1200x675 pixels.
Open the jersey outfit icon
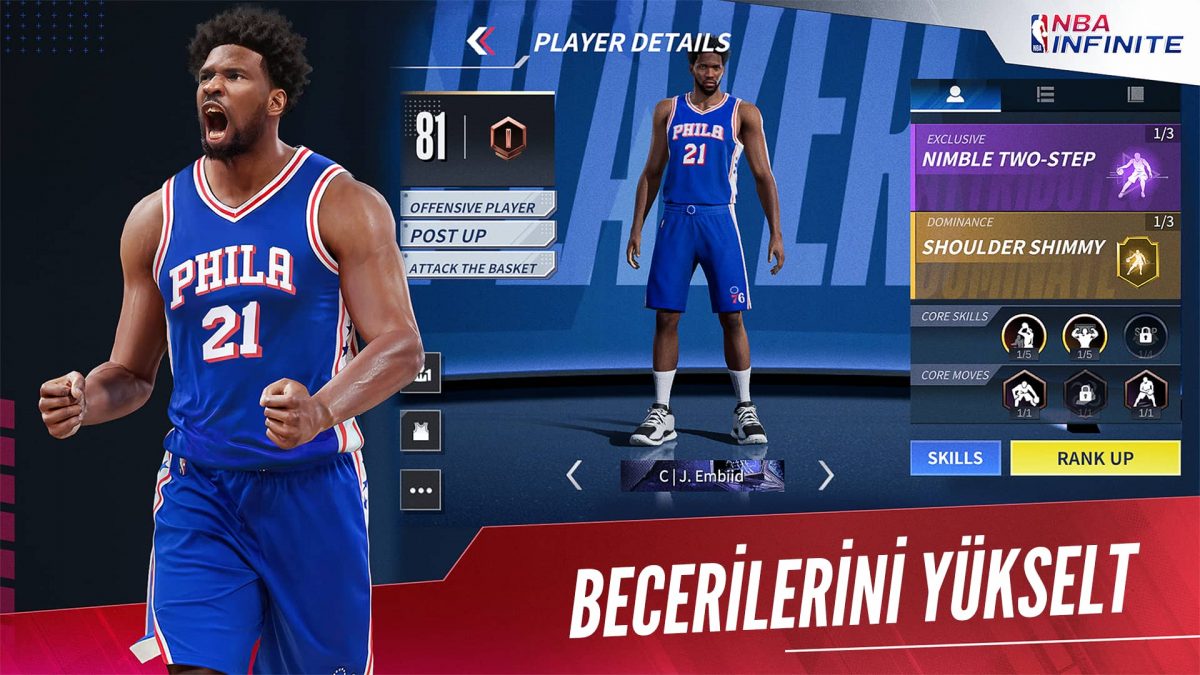(421, 432)
